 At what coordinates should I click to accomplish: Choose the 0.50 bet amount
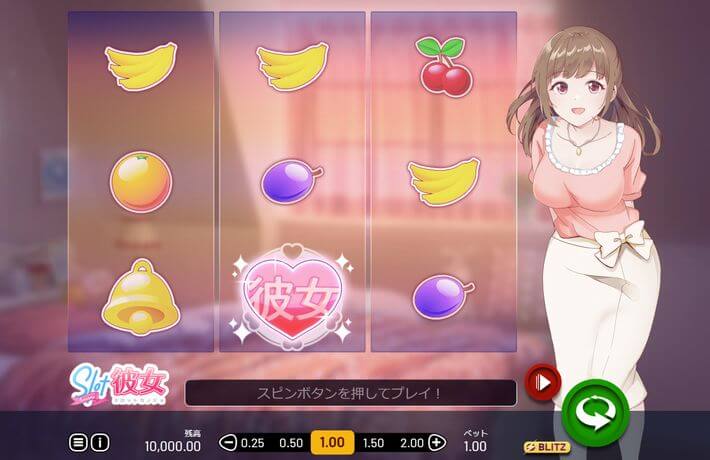point(291,442)
